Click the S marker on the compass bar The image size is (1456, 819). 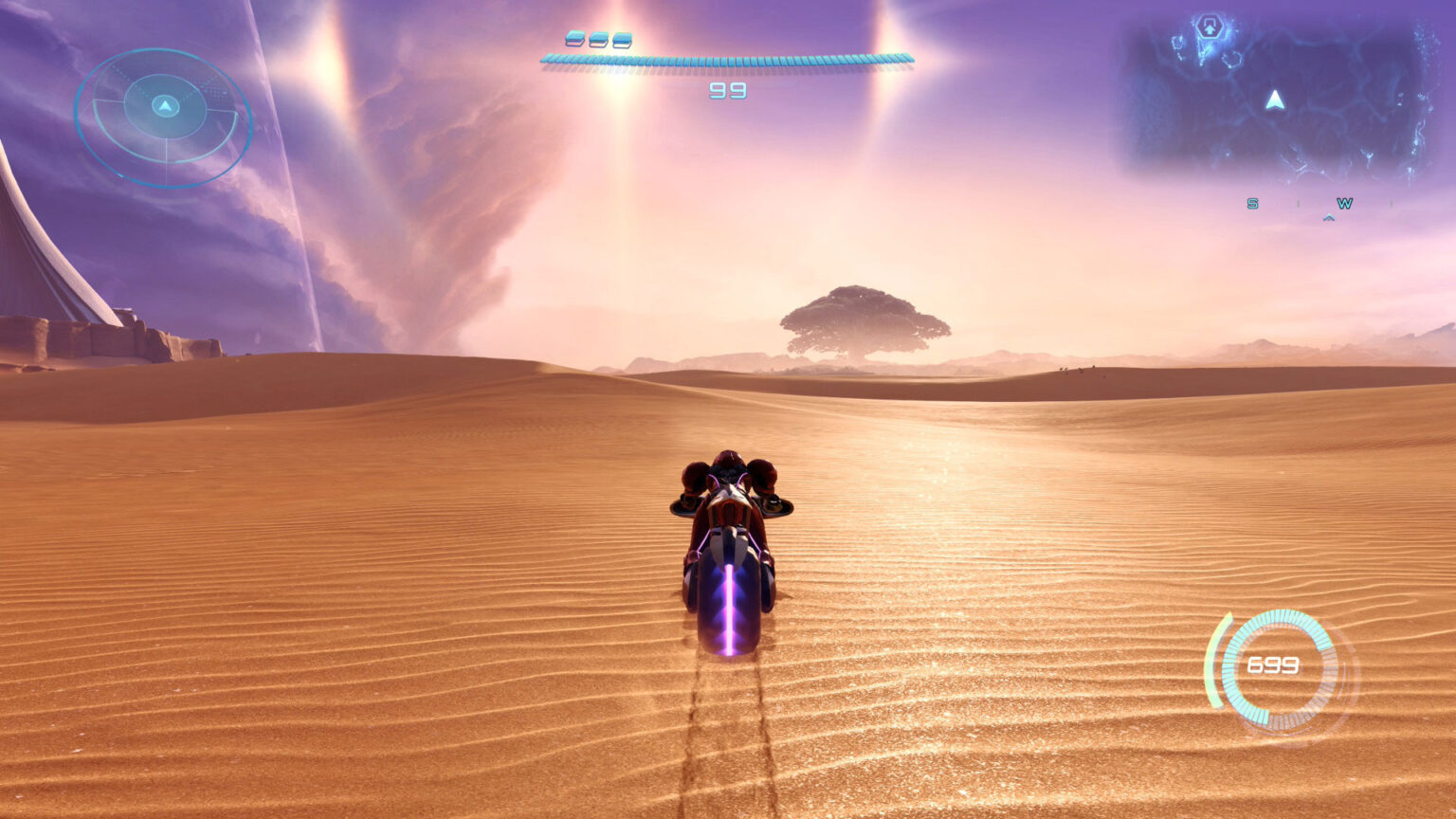[1251, 203]
